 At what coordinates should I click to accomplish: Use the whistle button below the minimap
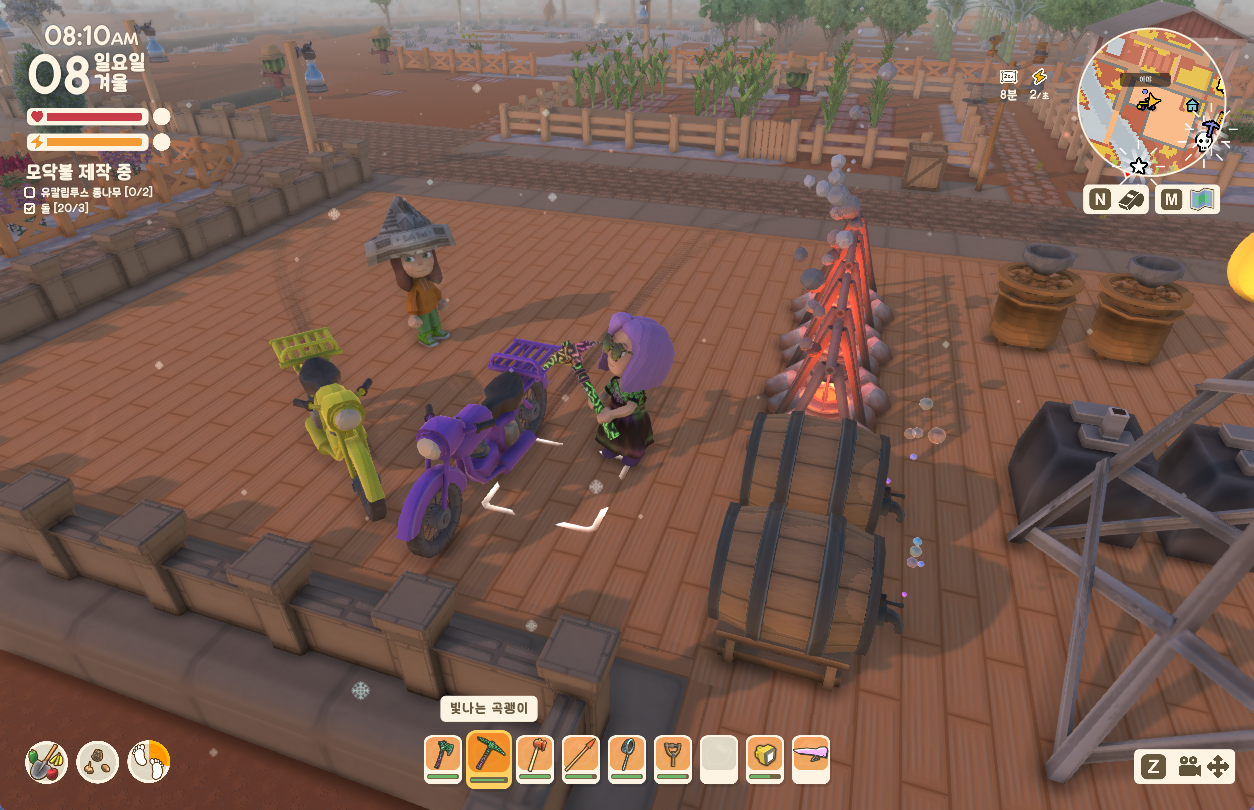pos(1115,199)
